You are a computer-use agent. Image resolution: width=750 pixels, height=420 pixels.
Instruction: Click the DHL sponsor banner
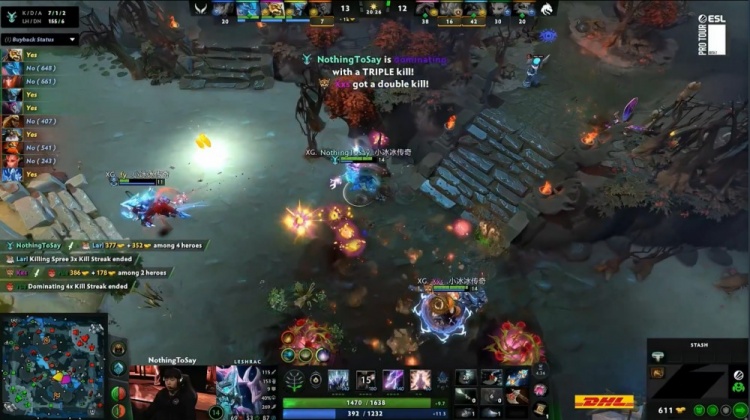[x=604, y=402]
